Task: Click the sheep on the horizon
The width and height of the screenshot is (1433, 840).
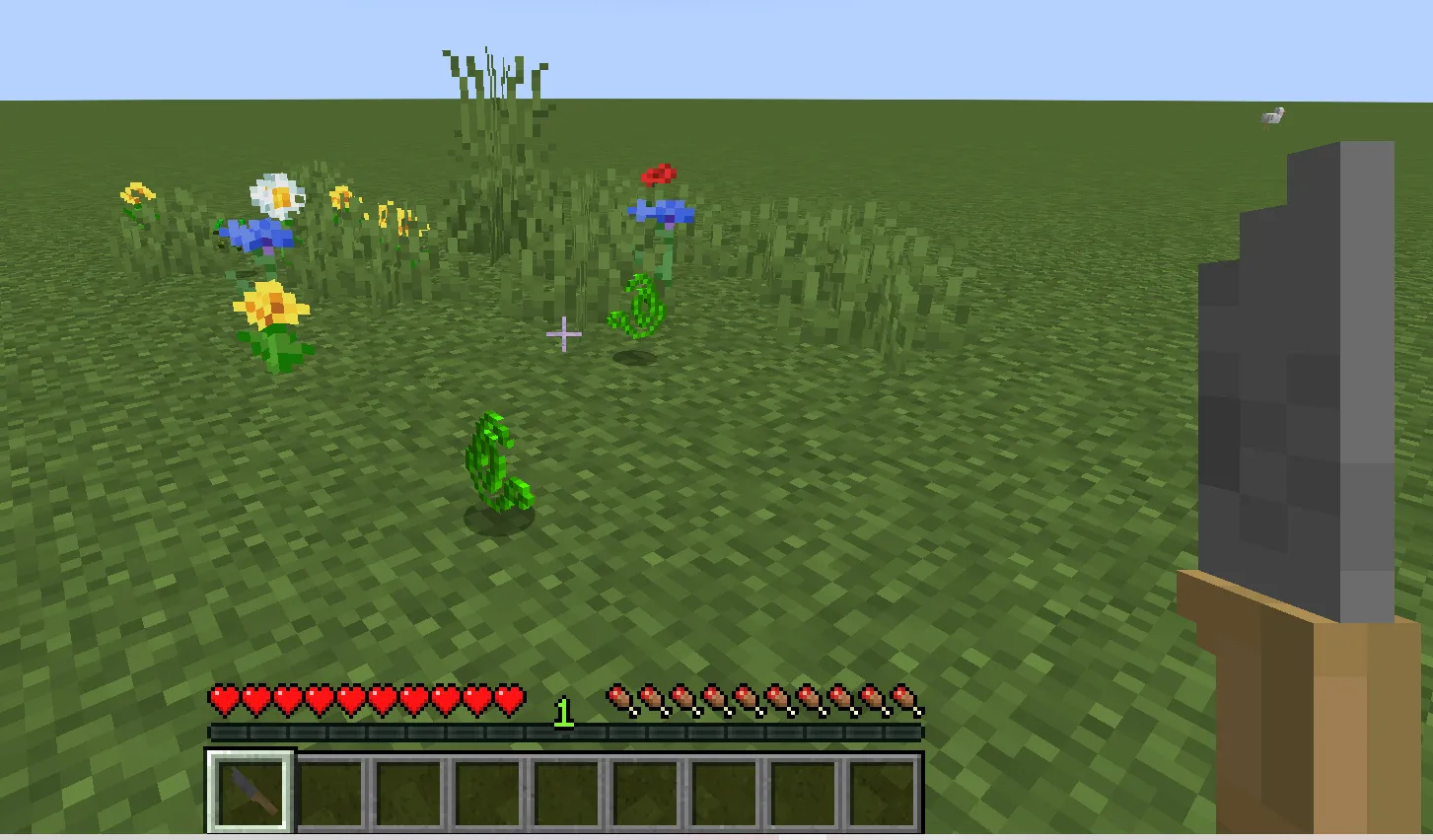Action: point(1272,117)
